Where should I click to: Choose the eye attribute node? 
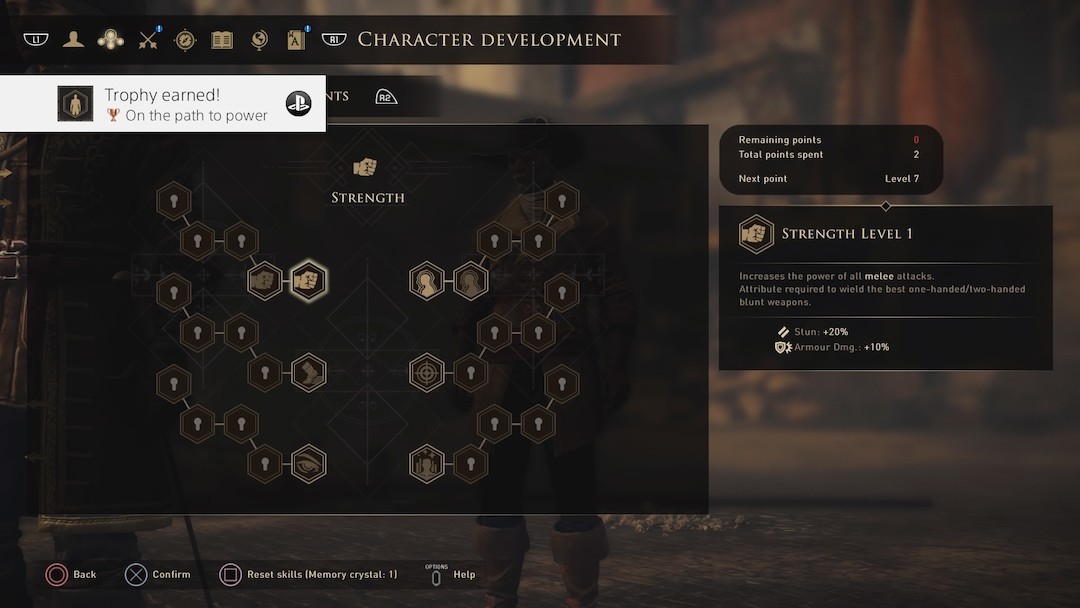308,464
